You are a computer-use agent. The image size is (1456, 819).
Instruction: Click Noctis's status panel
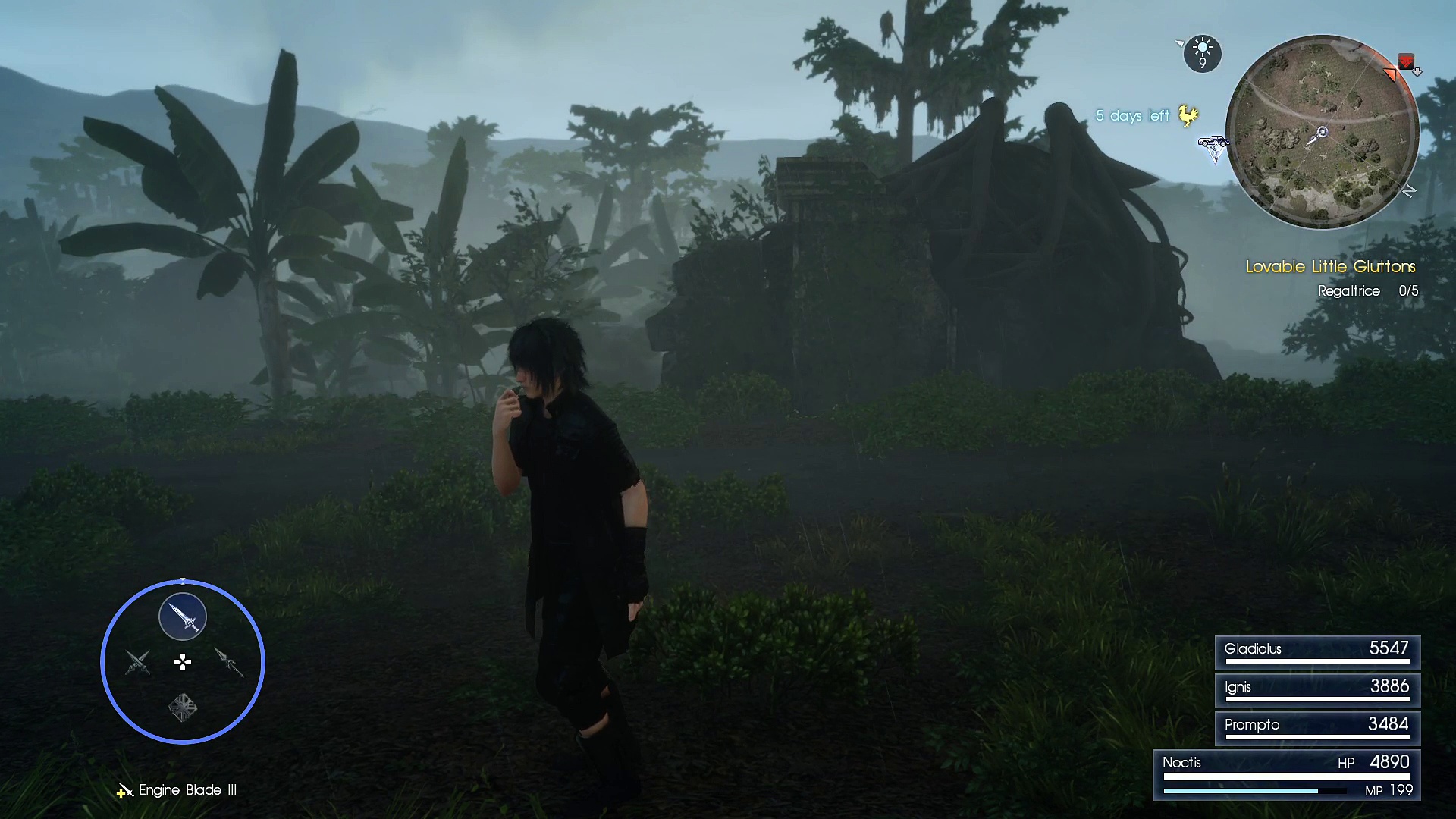(x=1286, y=775)
